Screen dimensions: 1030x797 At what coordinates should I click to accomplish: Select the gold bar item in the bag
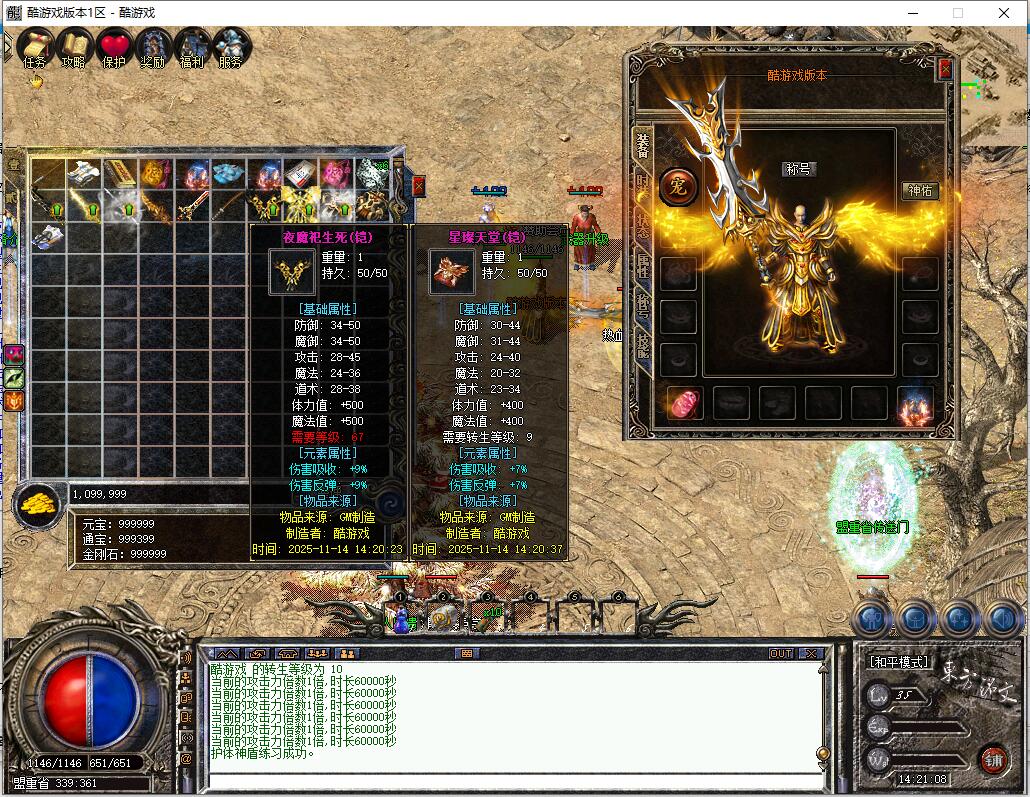[x=120, y=175]
